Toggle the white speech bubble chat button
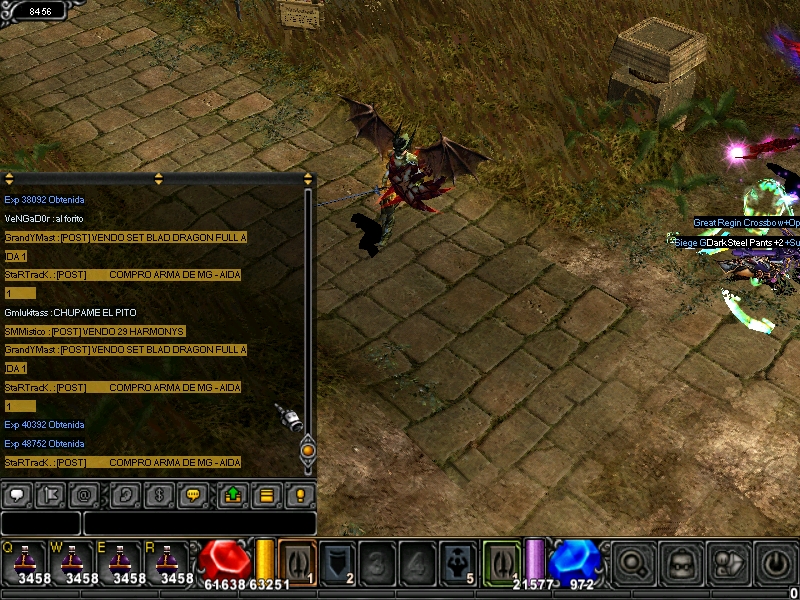Viewport: 800px width, 600px height. [x=17, y=494]
